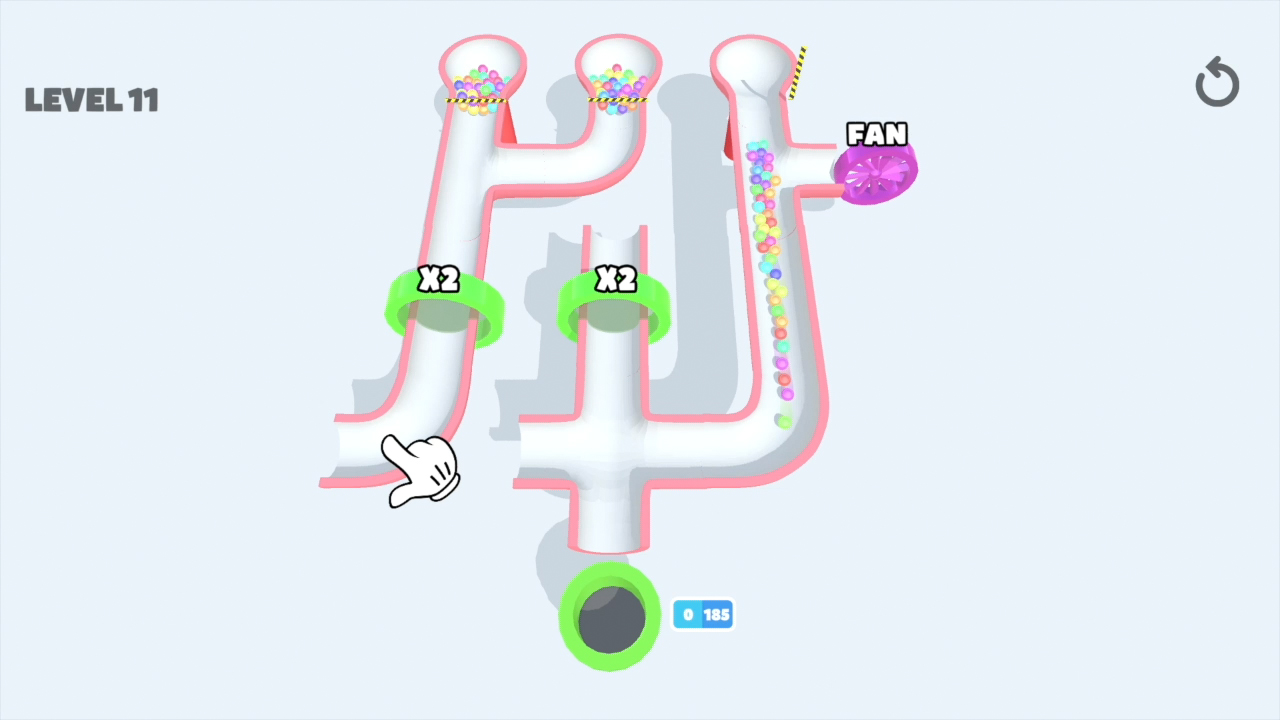Click the ball-filled vertical pipe on the right
Viewport: 1280px width, 720px height.
click(770, 270)
